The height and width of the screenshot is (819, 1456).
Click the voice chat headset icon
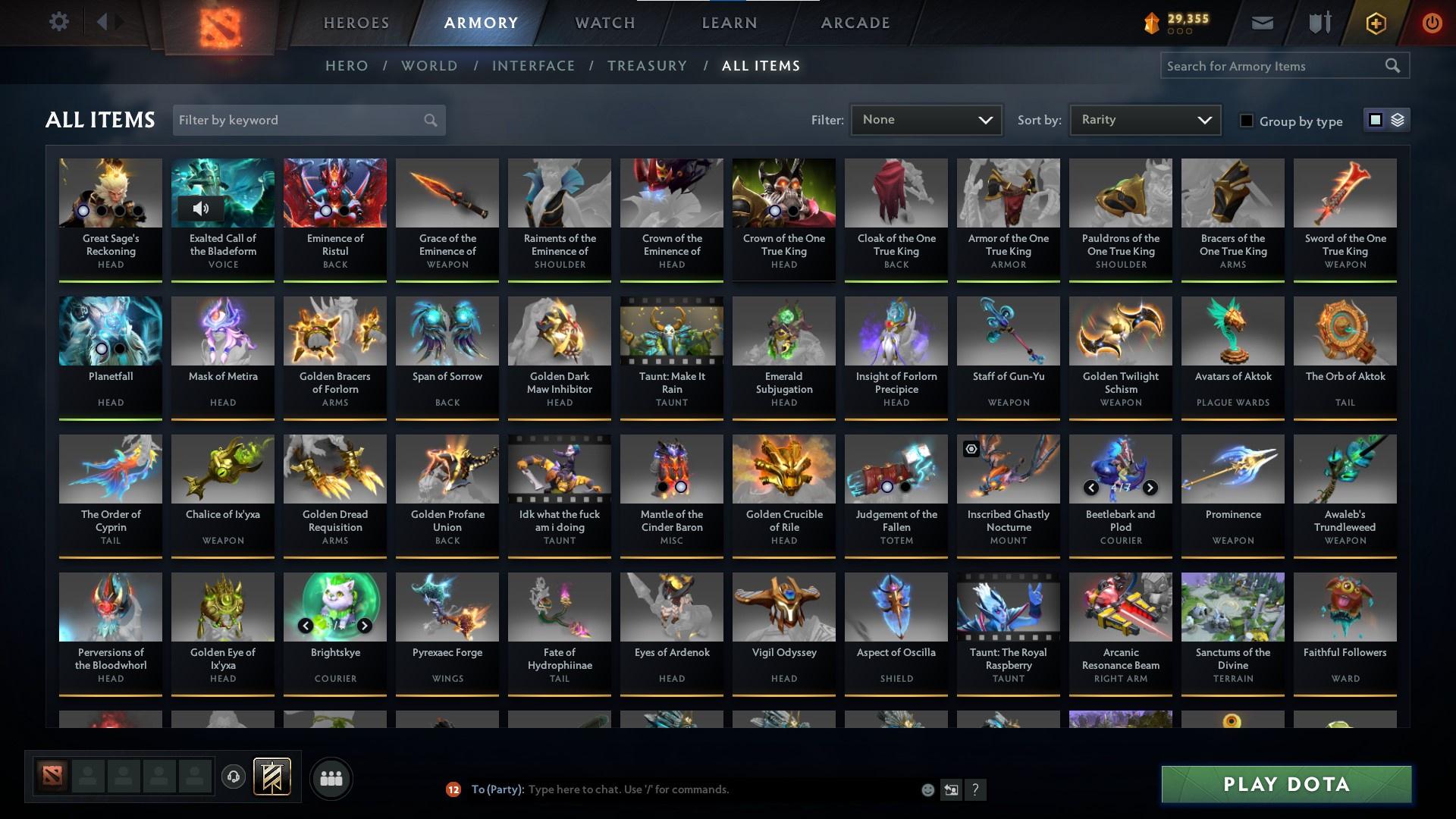point(234,778)
